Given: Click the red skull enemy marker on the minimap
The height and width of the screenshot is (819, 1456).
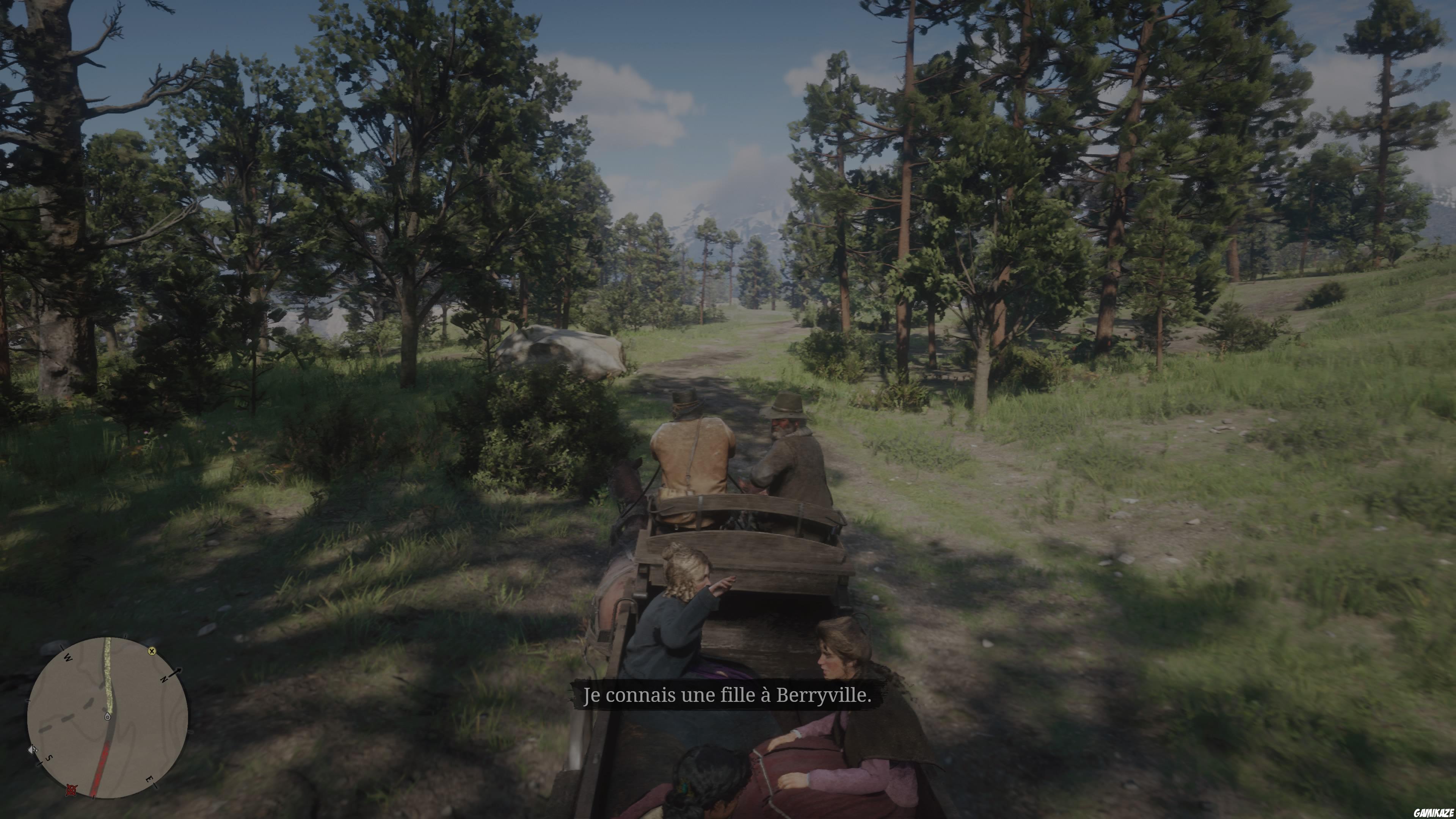Looking at the screenshot, I should click(x=71, y=791).
